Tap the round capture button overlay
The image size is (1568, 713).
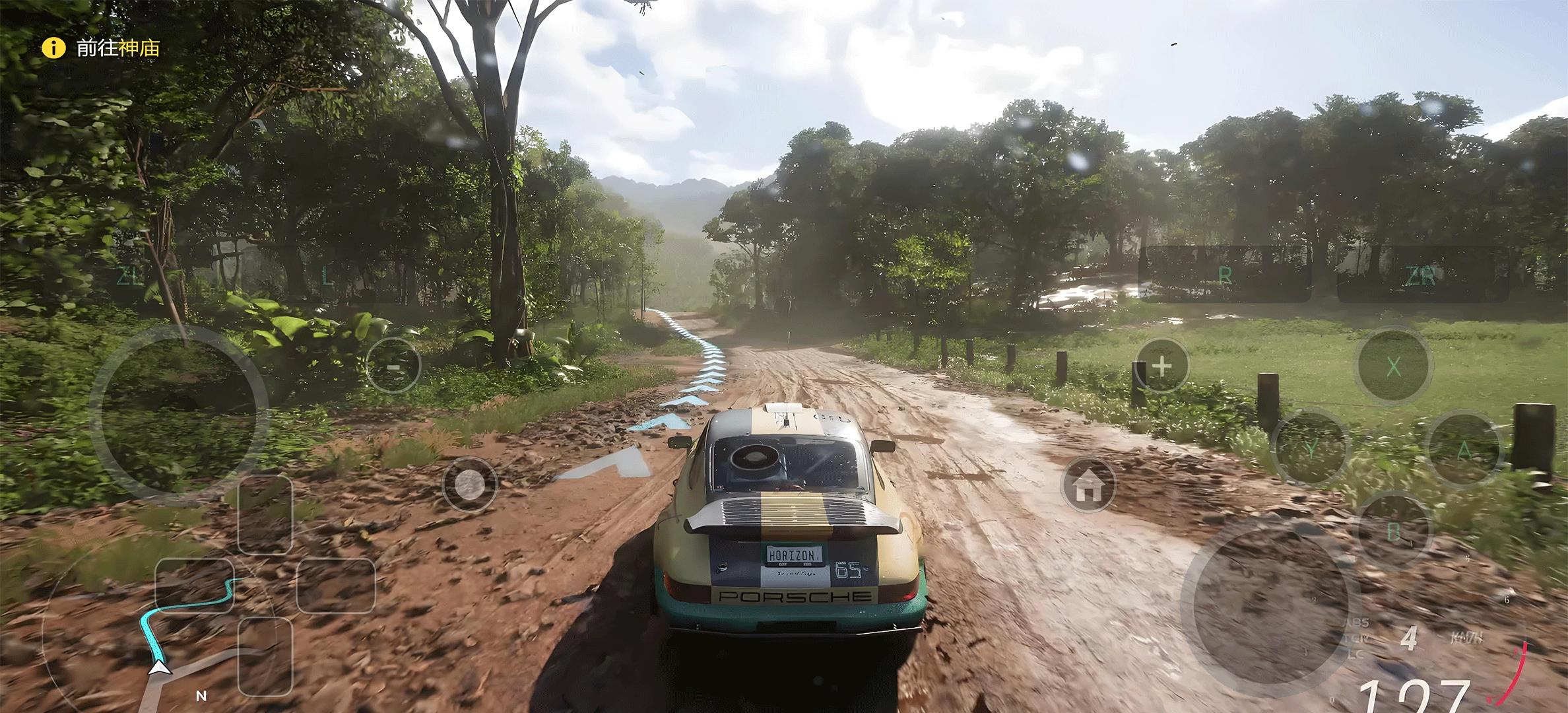click(469, 485)
